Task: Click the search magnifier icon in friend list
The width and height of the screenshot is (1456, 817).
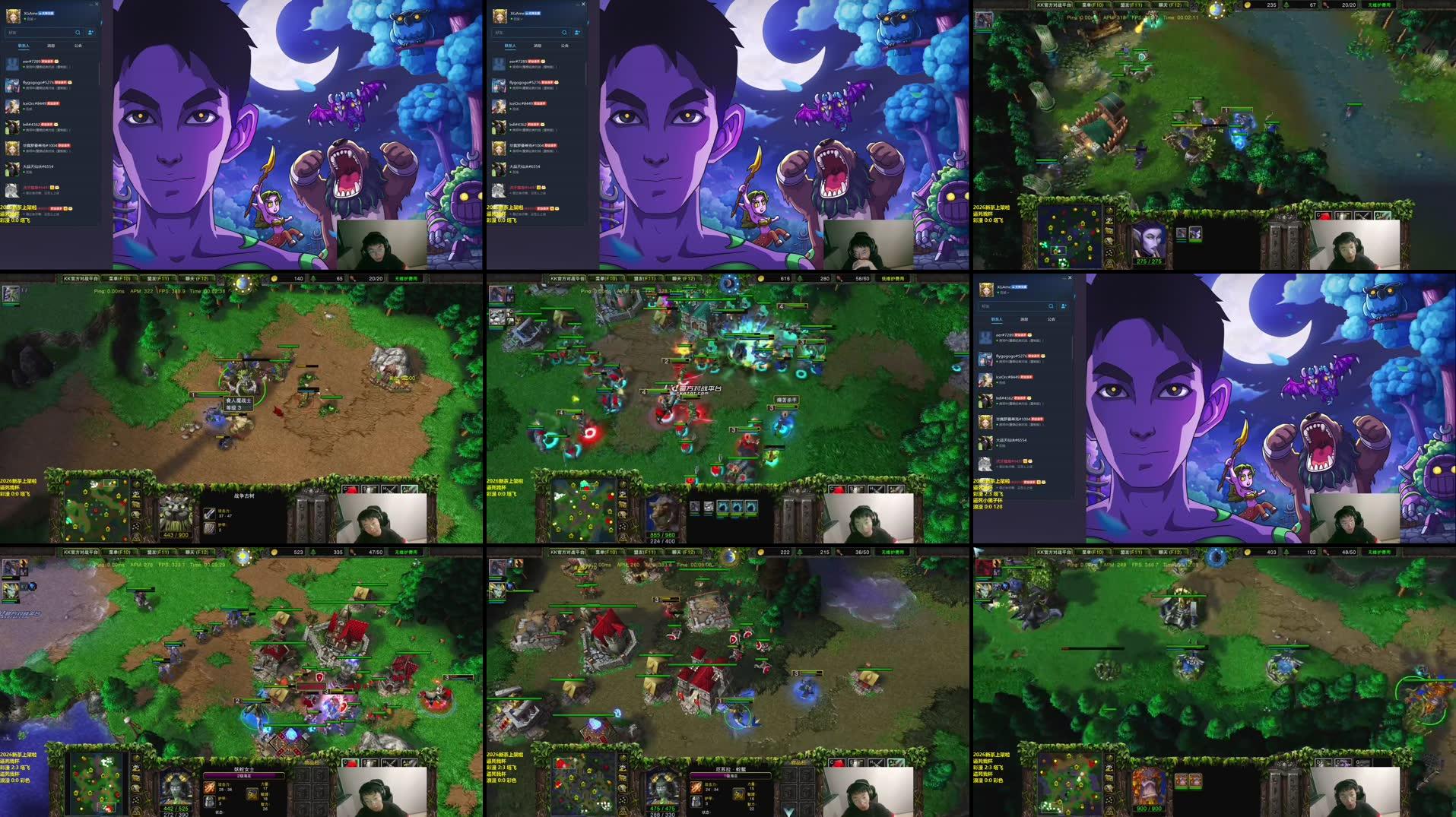Action: pyautogui.click(x=78, y=33)
